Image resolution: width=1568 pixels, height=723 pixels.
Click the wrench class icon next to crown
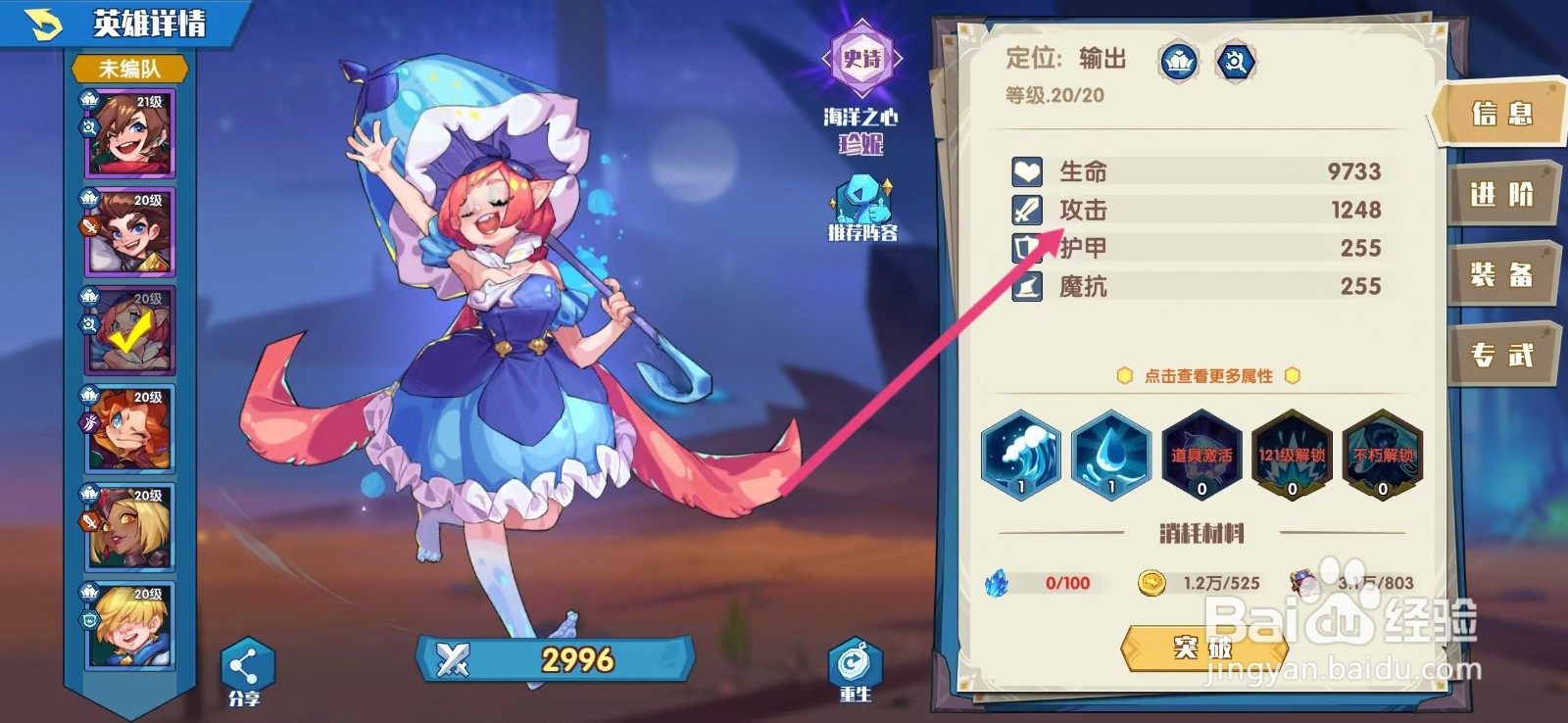tap(1237, 61)
